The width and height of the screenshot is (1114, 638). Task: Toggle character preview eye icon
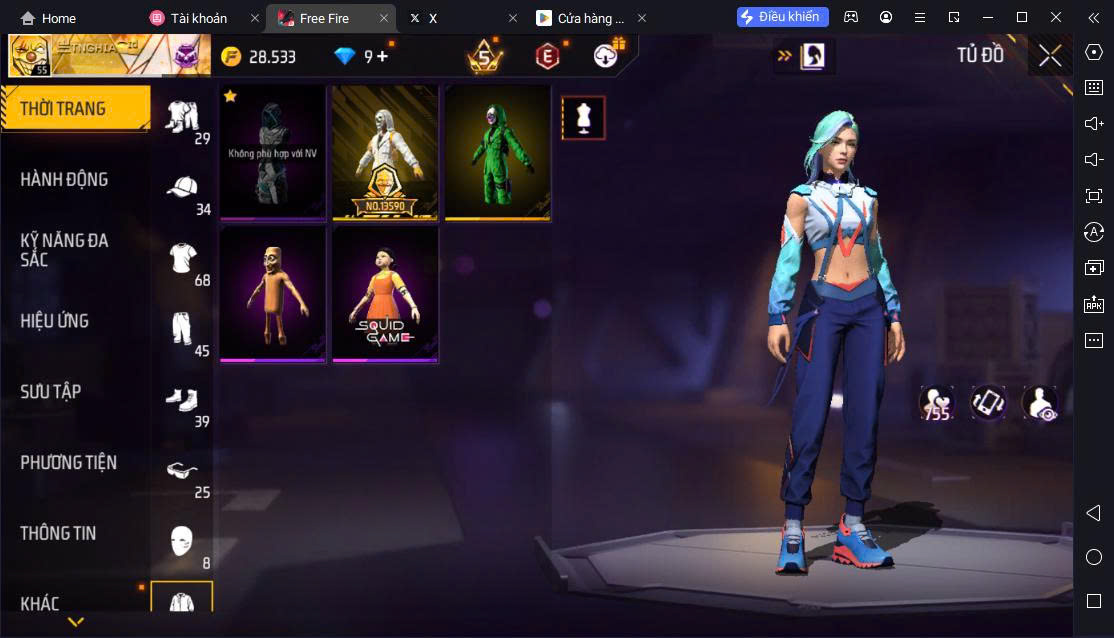(x=1040, y=403)
